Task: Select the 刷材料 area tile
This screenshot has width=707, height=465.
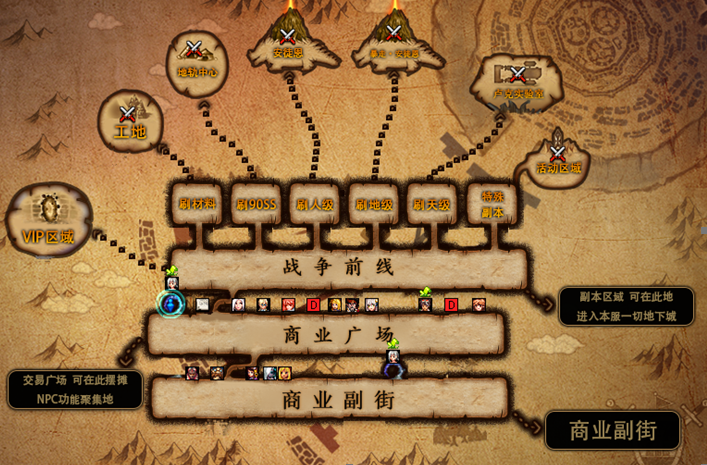Action: pos(195,204)
